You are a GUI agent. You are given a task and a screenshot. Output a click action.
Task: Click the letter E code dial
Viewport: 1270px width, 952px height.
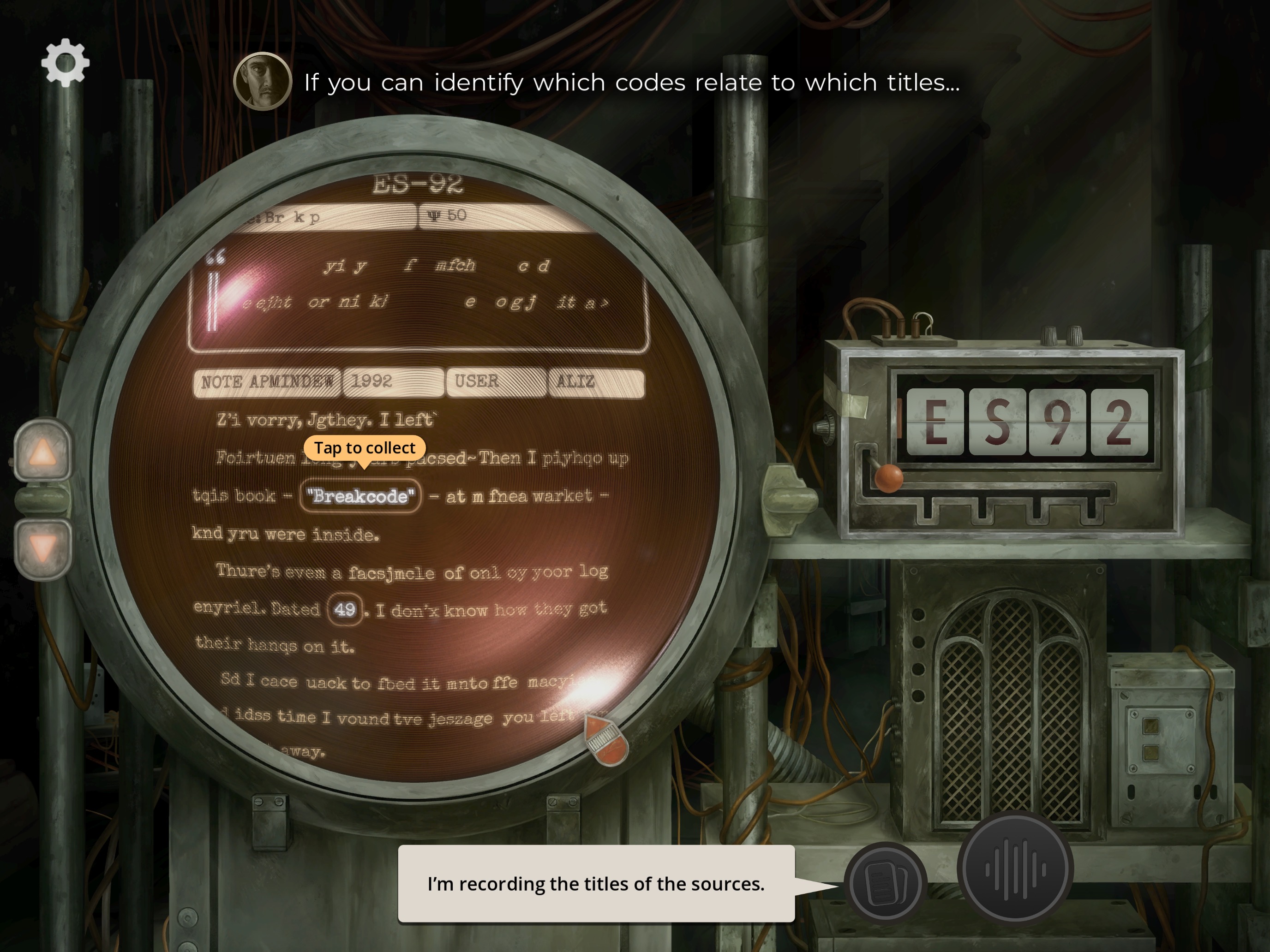pos(935,422)
